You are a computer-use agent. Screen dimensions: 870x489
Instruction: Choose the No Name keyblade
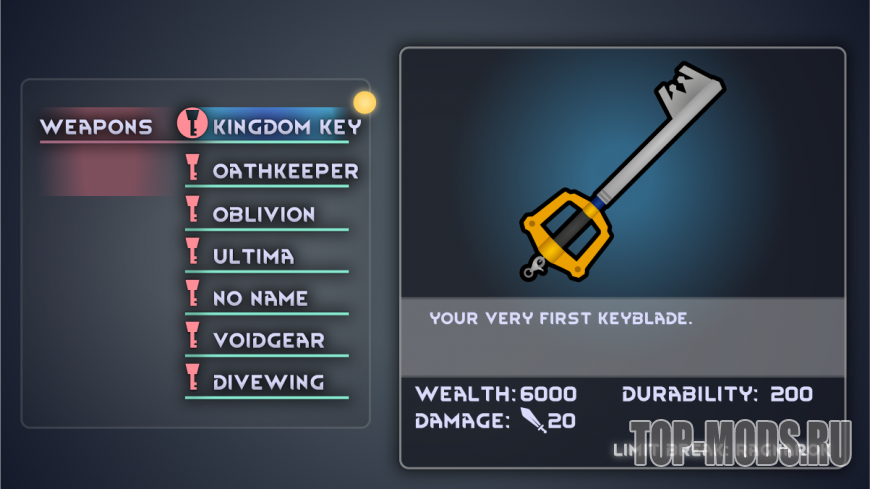coord(260,298)
